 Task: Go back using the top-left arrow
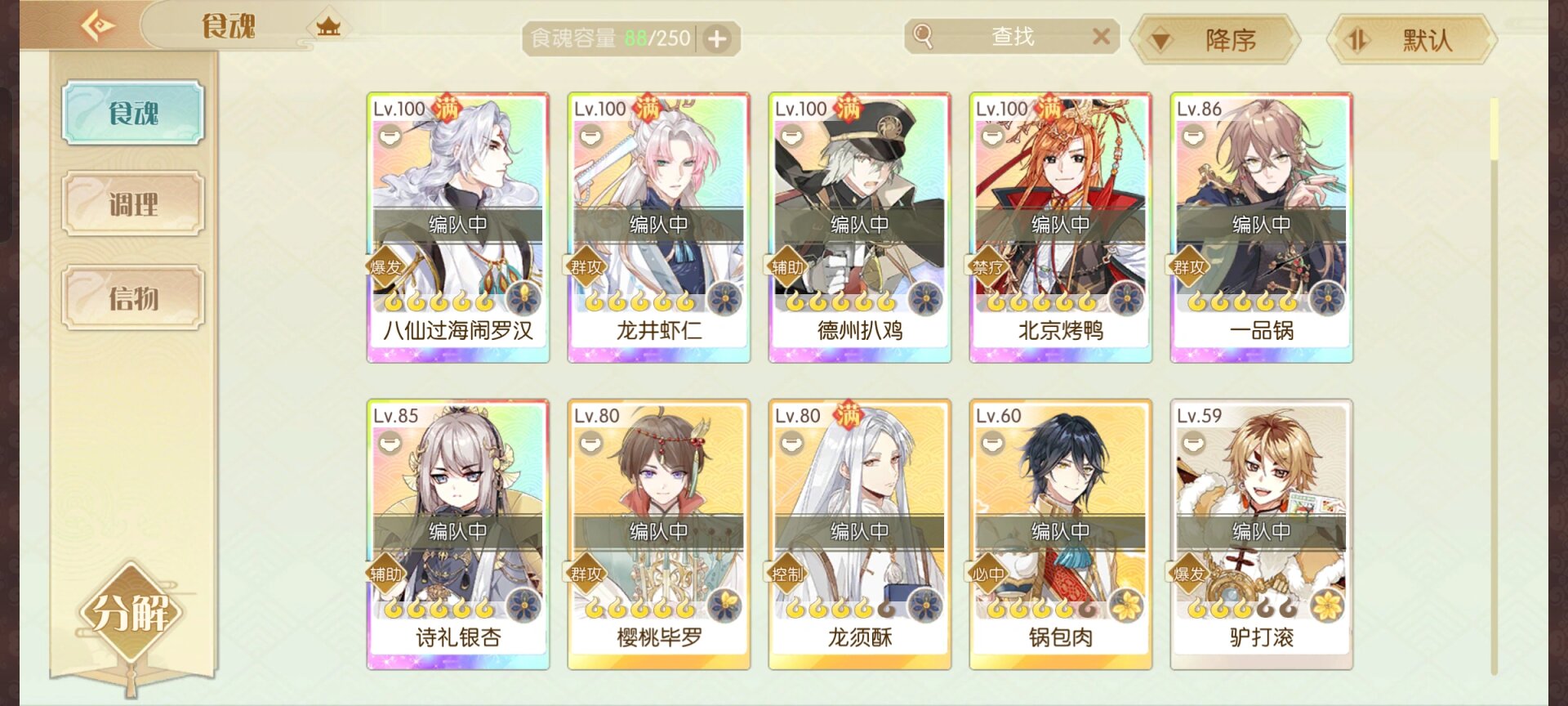(97, 25)
